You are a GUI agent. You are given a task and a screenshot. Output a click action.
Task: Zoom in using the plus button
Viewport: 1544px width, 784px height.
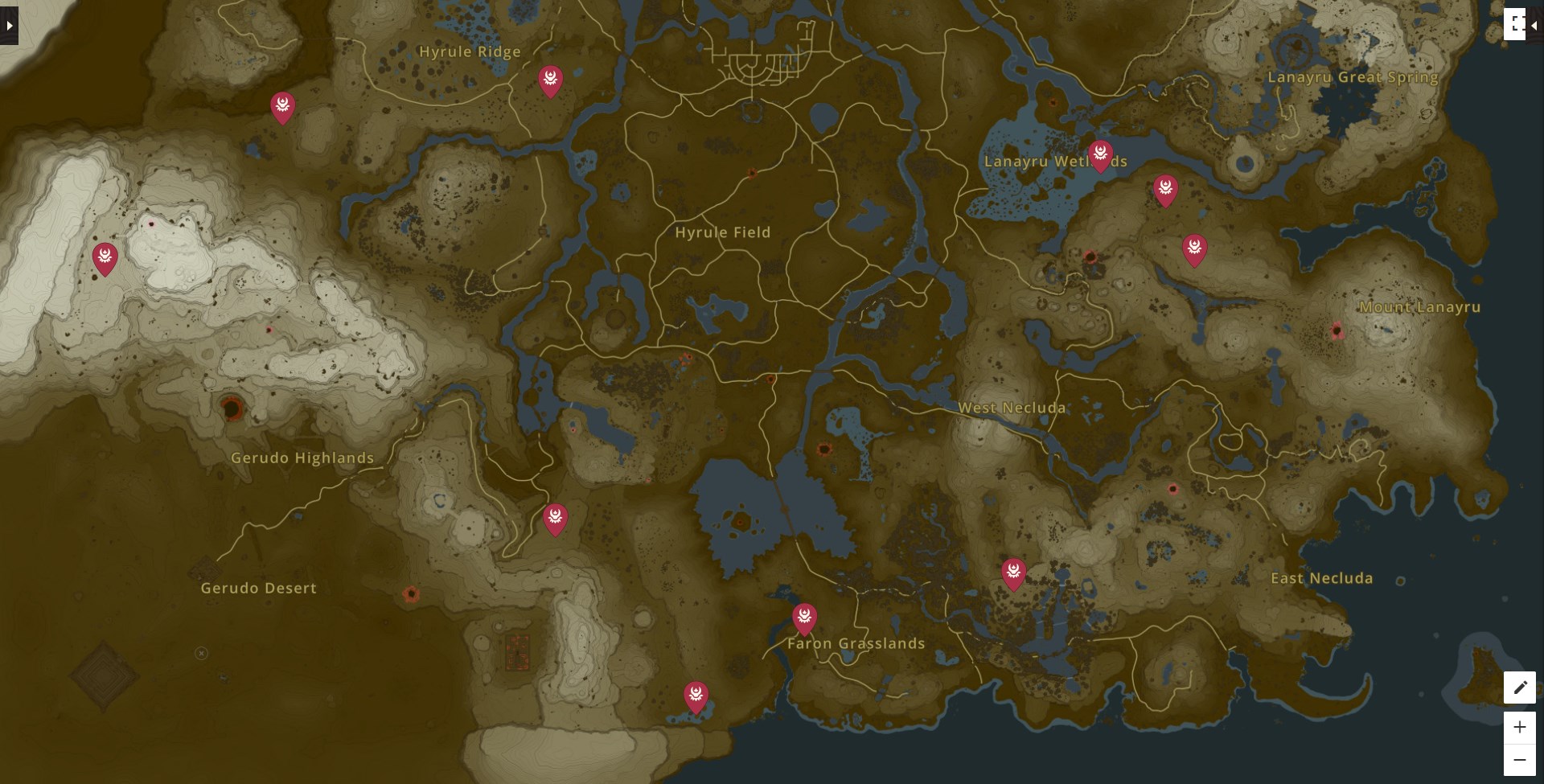[1520, 727]
